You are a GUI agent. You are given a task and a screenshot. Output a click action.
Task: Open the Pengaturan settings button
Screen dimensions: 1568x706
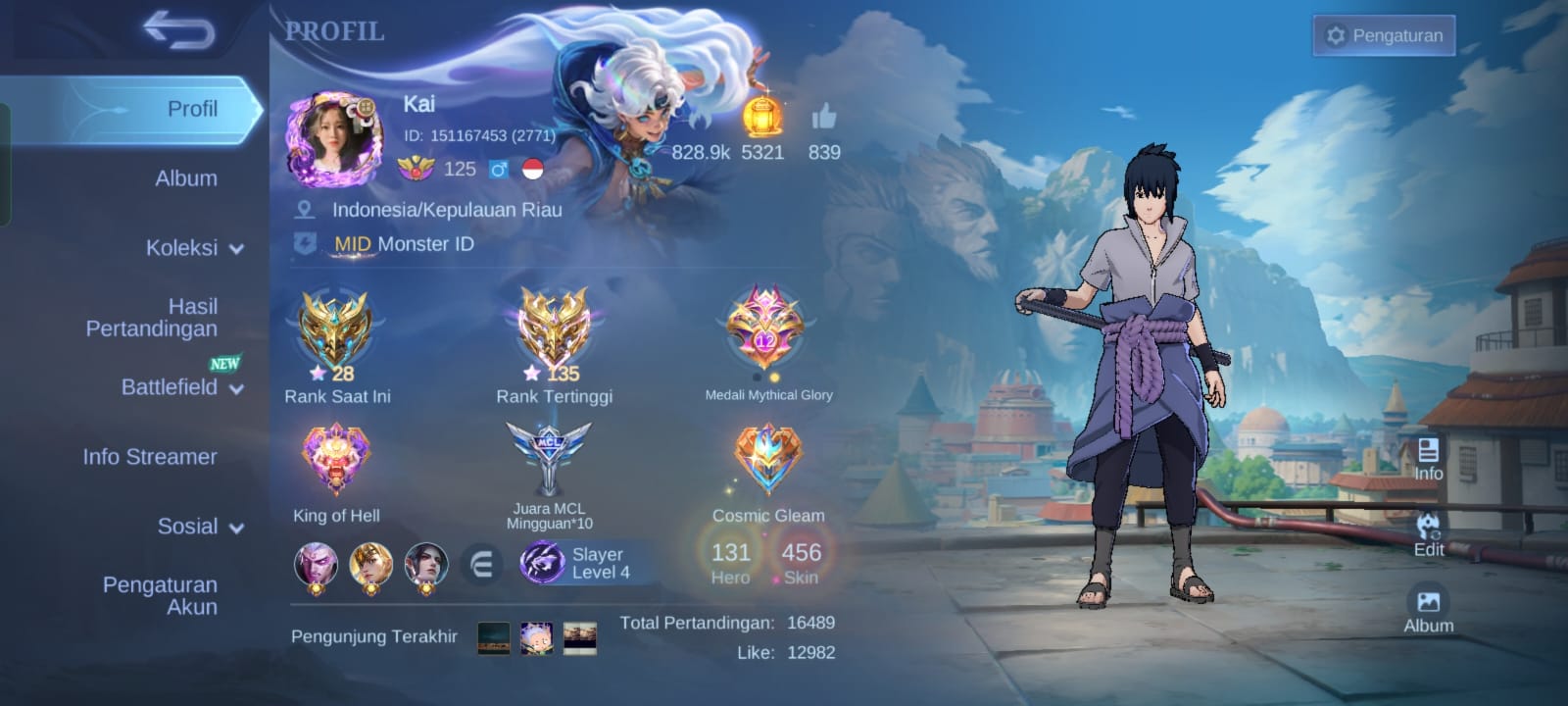(1384, 35)
